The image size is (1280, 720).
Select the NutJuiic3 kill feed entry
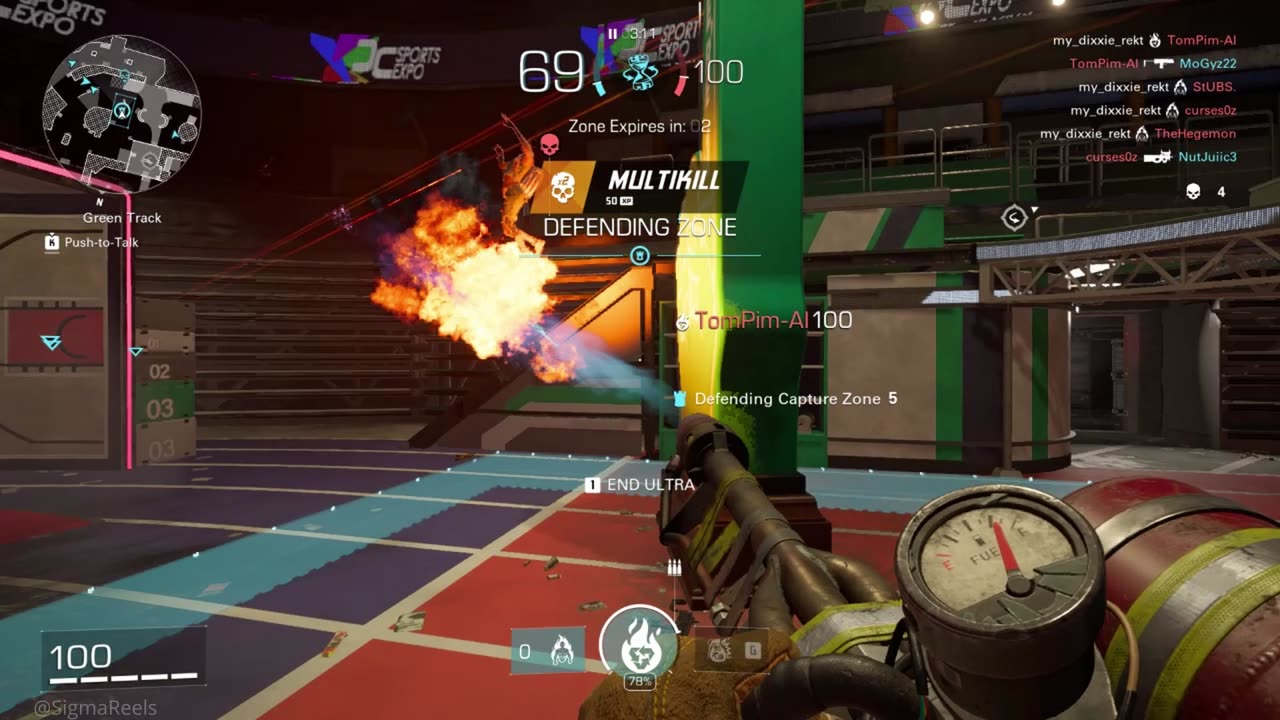pos(1161,157)
